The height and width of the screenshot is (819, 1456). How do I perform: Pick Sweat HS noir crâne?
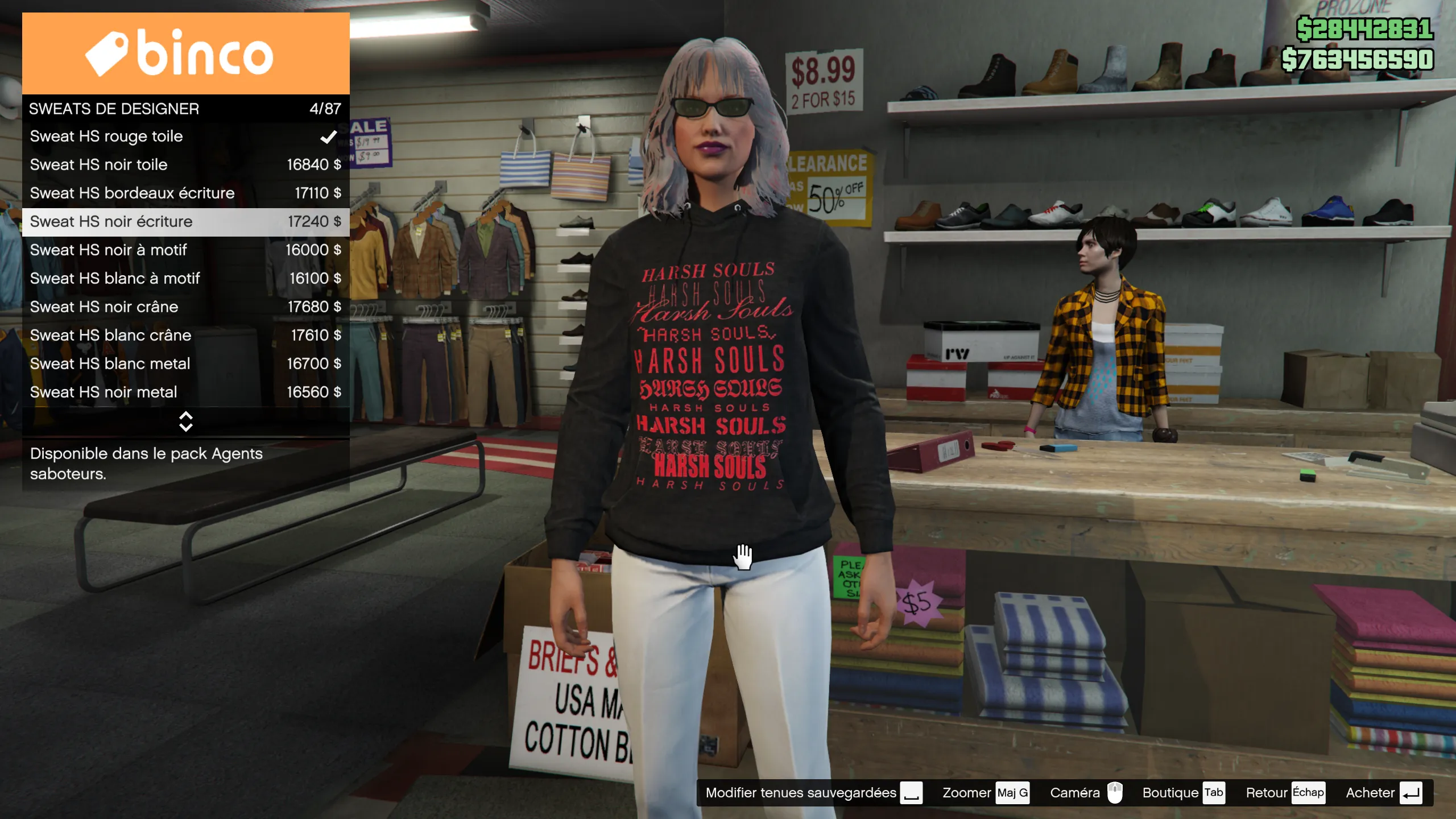[x=185, y=307]
